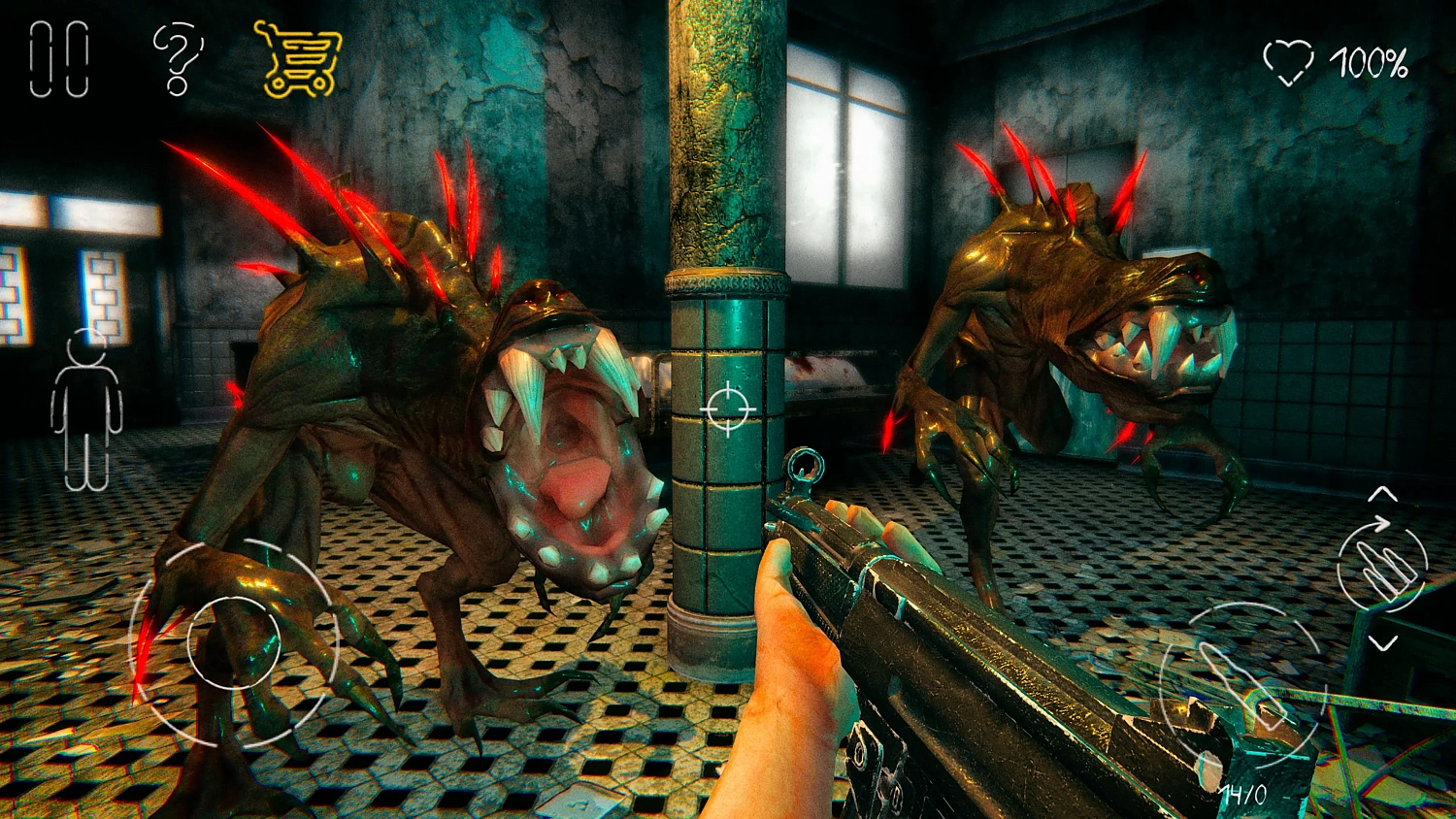Tap the heart health icon

(x=1291, y=60)
